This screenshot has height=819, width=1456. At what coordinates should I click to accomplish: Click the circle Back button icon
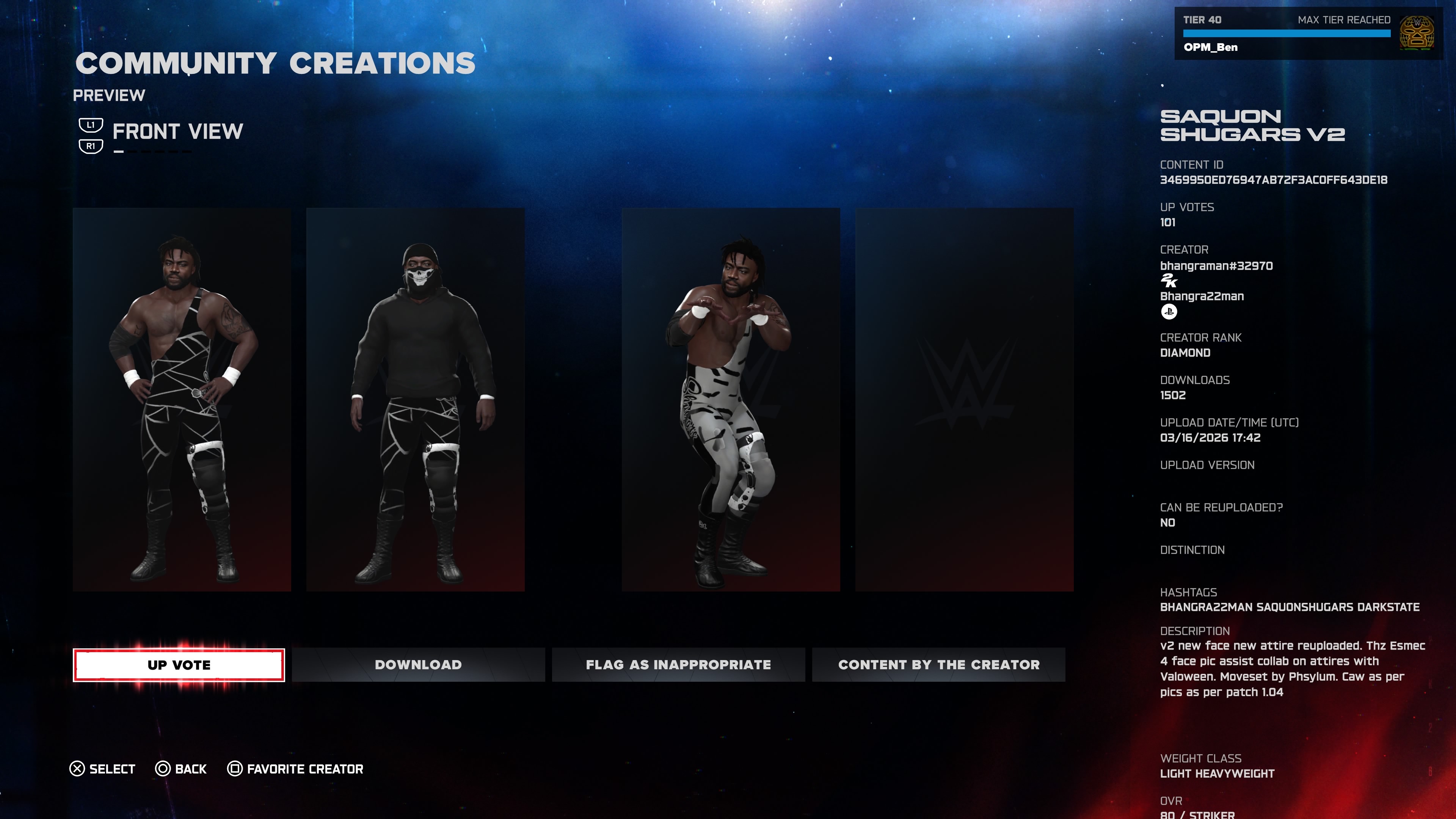click(x=163, y=768)
